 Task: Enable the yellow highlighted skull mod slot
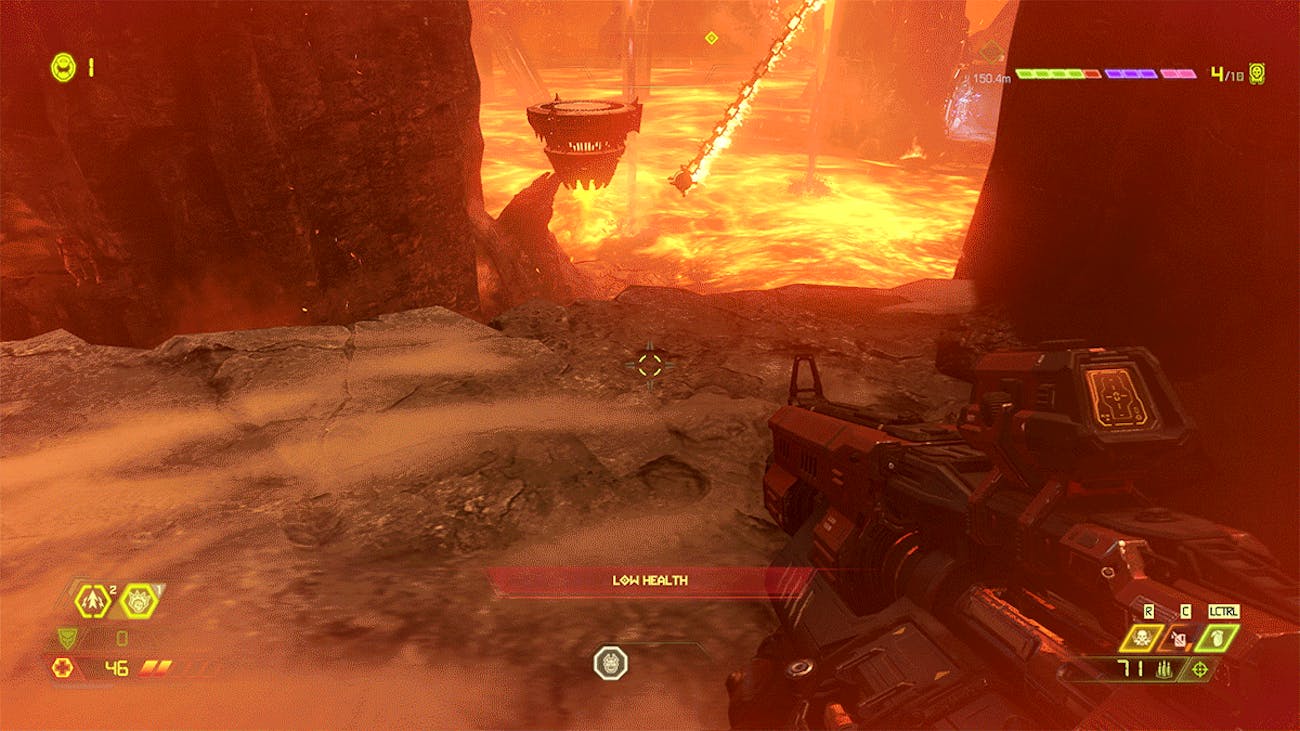coord(1143,638)
